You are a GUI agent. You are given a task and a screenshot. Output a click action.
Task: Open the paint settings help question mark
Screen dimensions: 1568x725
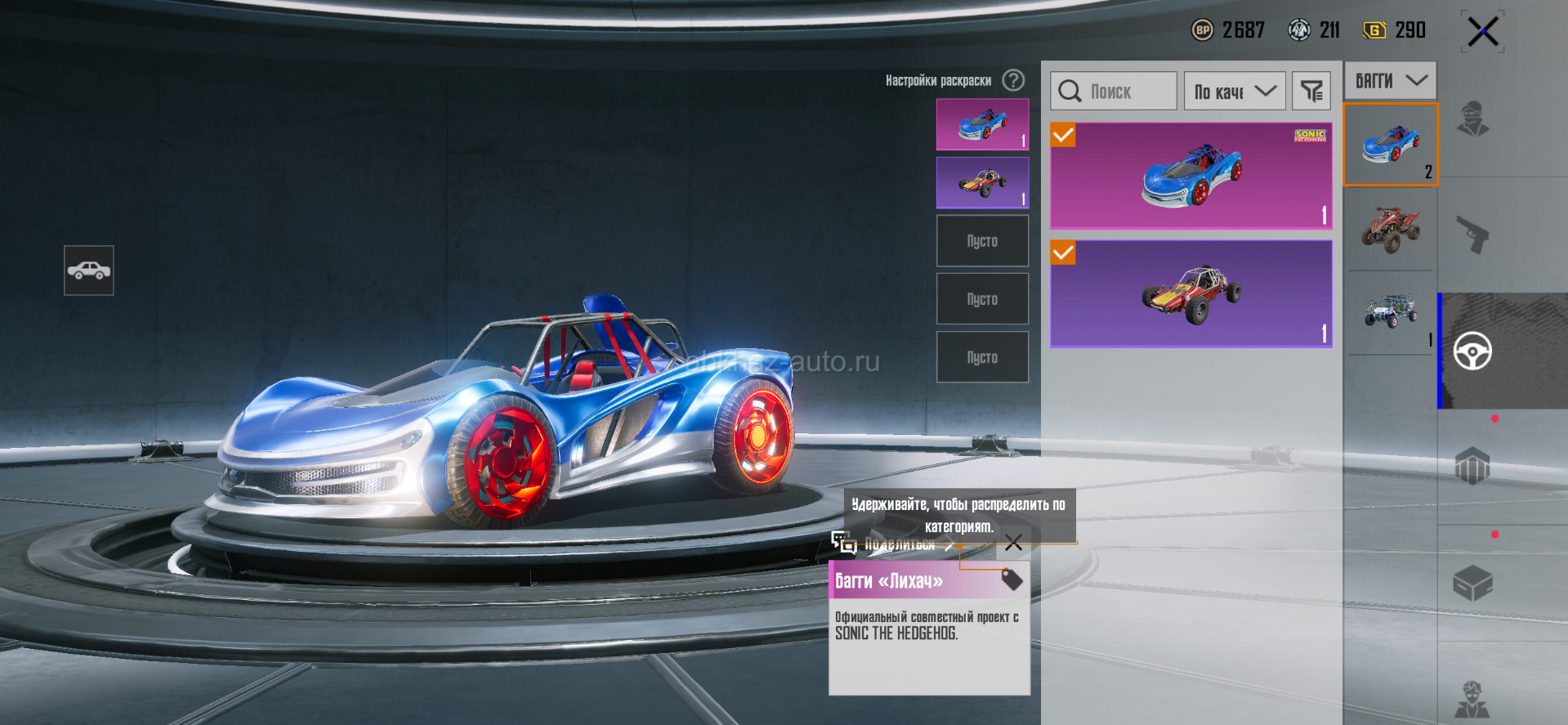[1013, 80]
